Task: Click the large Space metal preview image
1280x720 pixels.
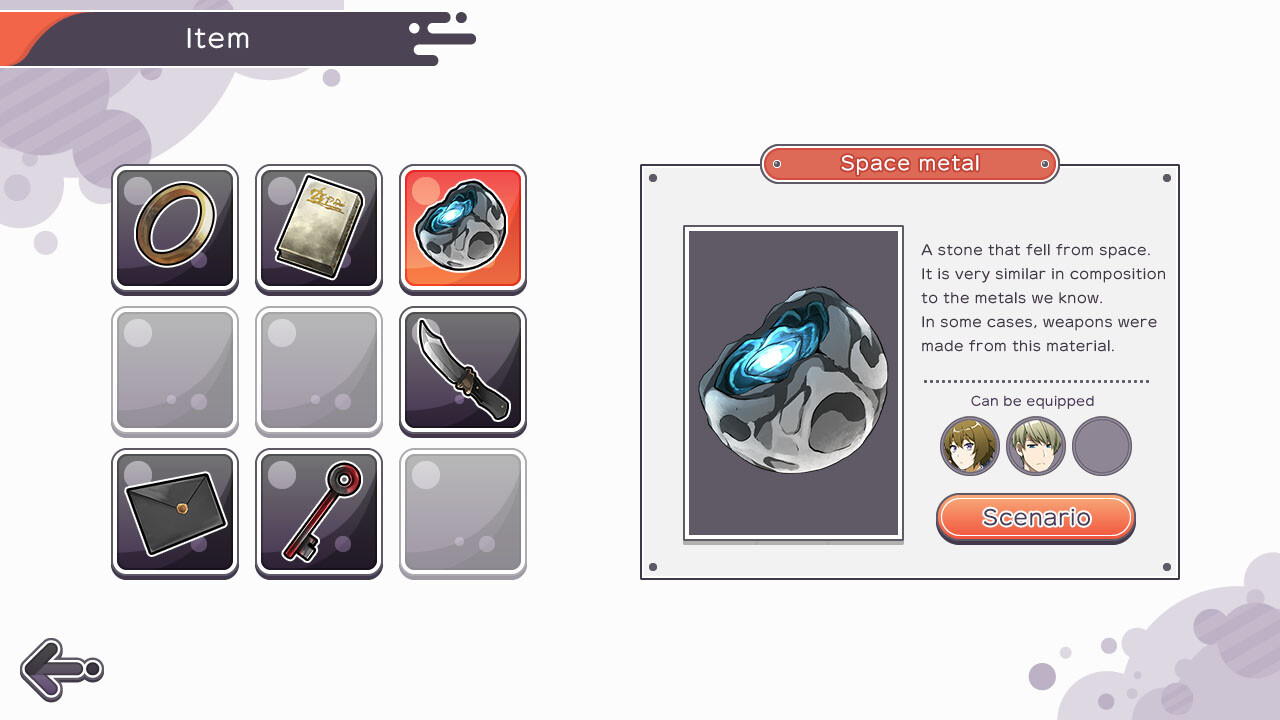Action: click(x=792, y=383)
